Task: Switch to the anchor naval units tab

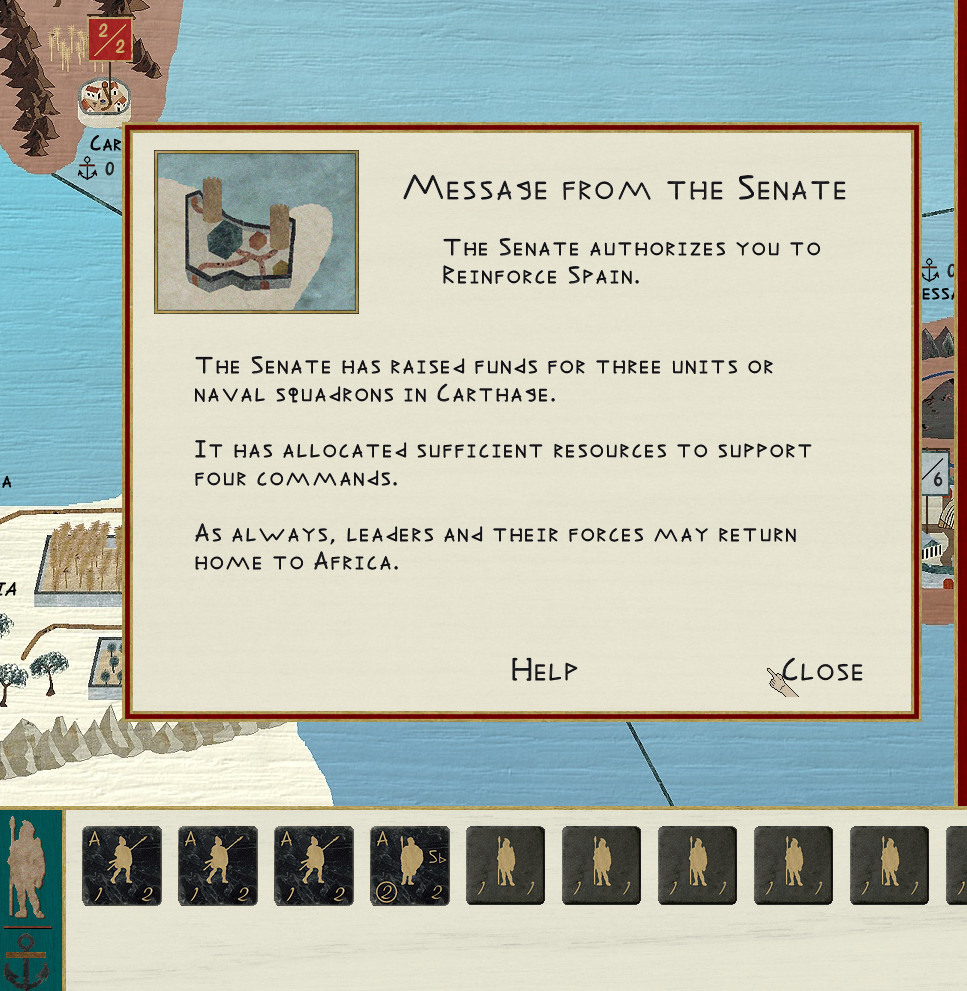Action: point(29,960)
